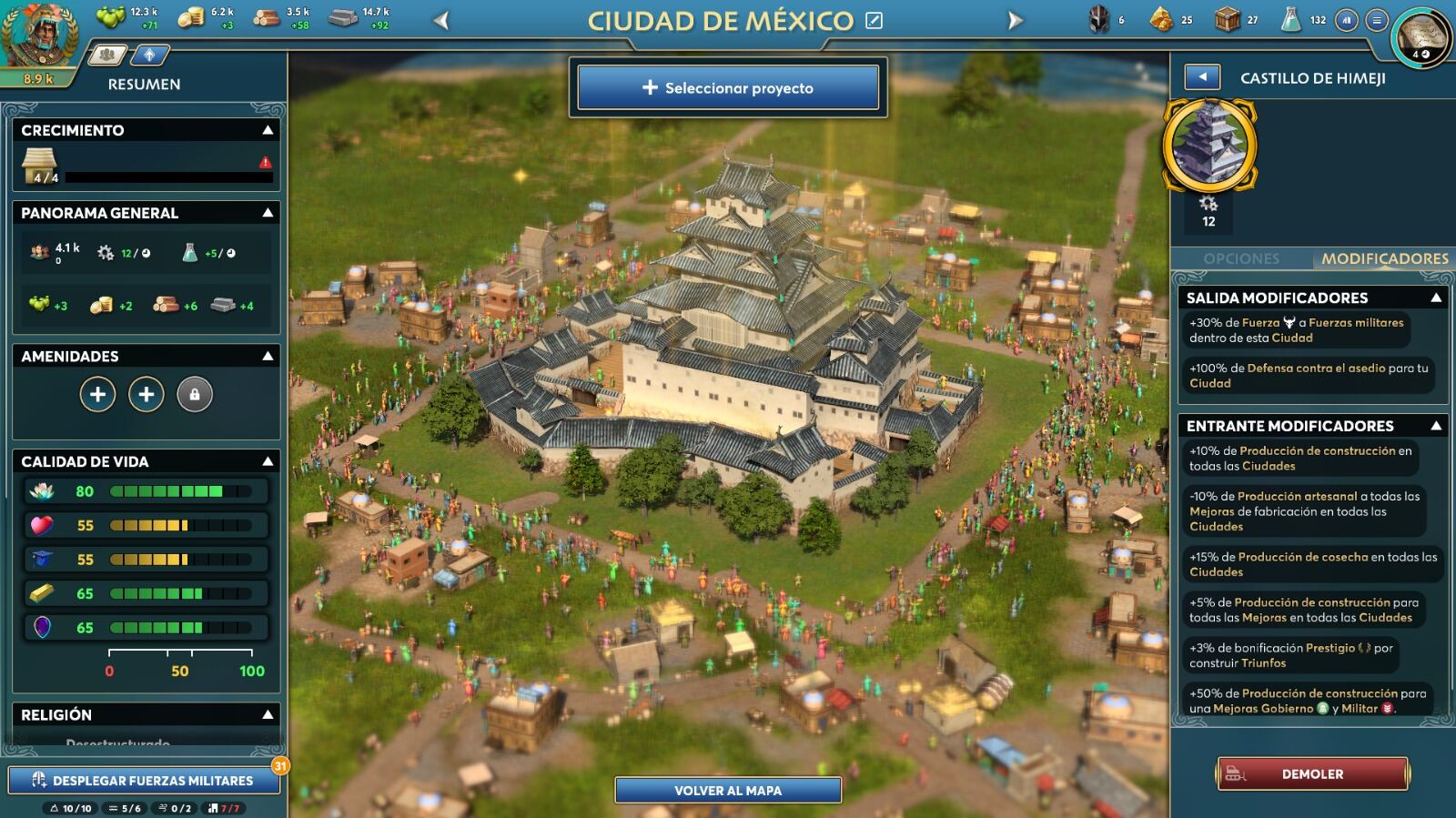This screenshot has height=818, width=1456.
Task: Collapse the Calidad de Vida section
Action: click(x=268, y=461)
